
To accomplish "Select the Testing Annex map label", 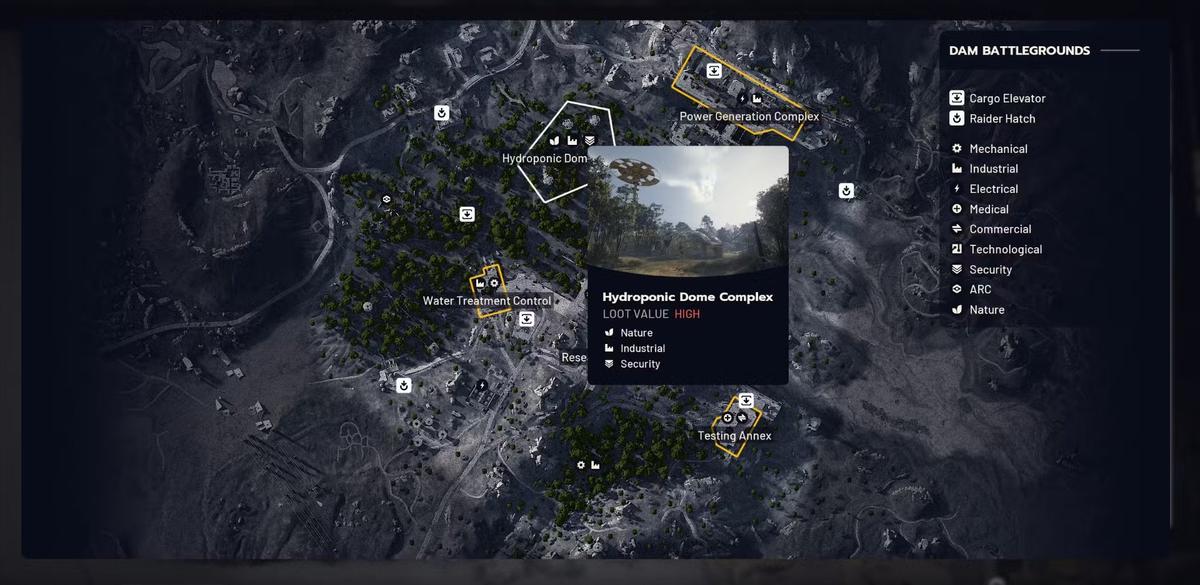I will pos(734,436).
